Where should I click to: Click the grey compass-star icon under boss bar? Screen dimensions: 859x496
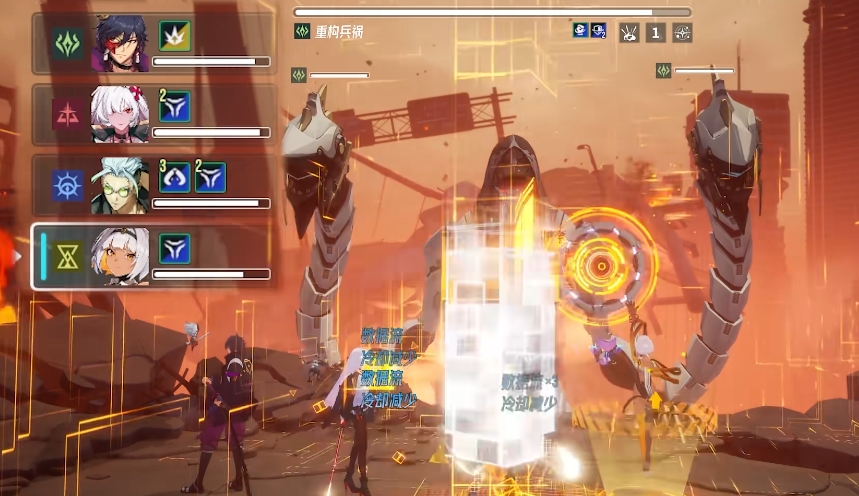coord(682,32)
